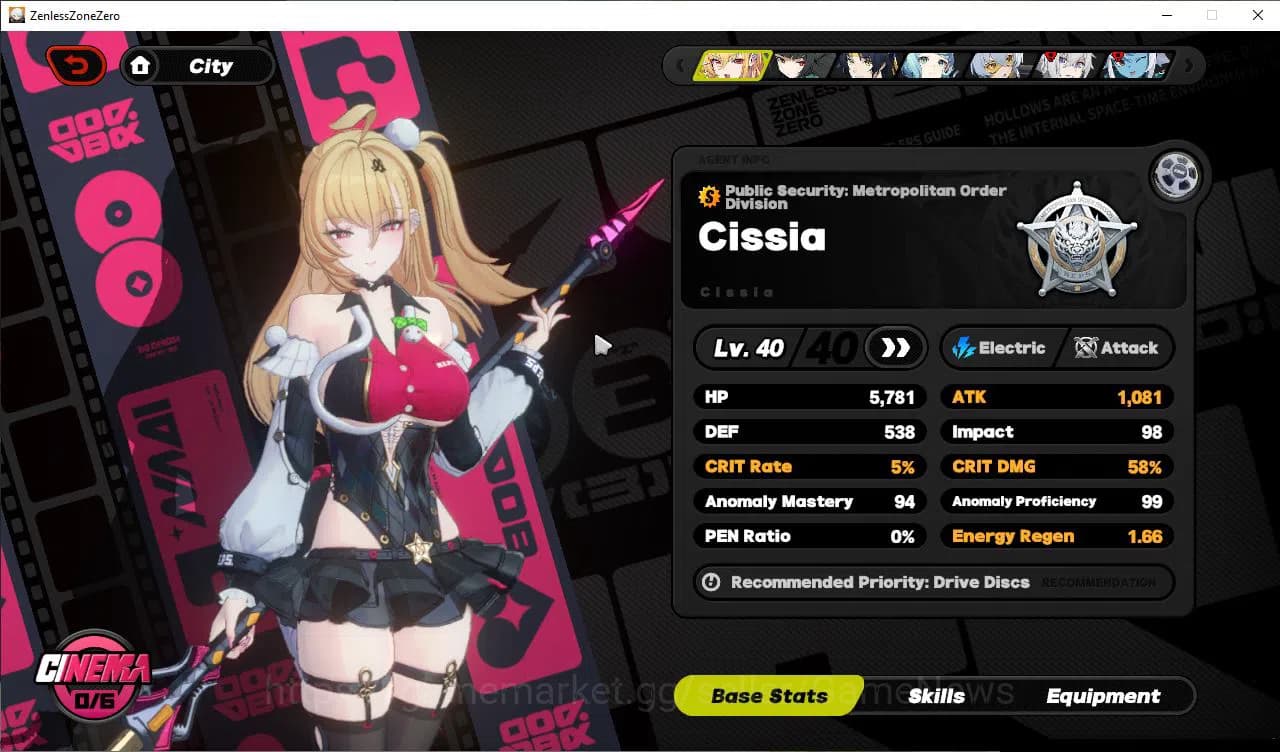This screenshot has width=1280, height=752.
Task: Click the home icon beside City
Action: point(141,65)
